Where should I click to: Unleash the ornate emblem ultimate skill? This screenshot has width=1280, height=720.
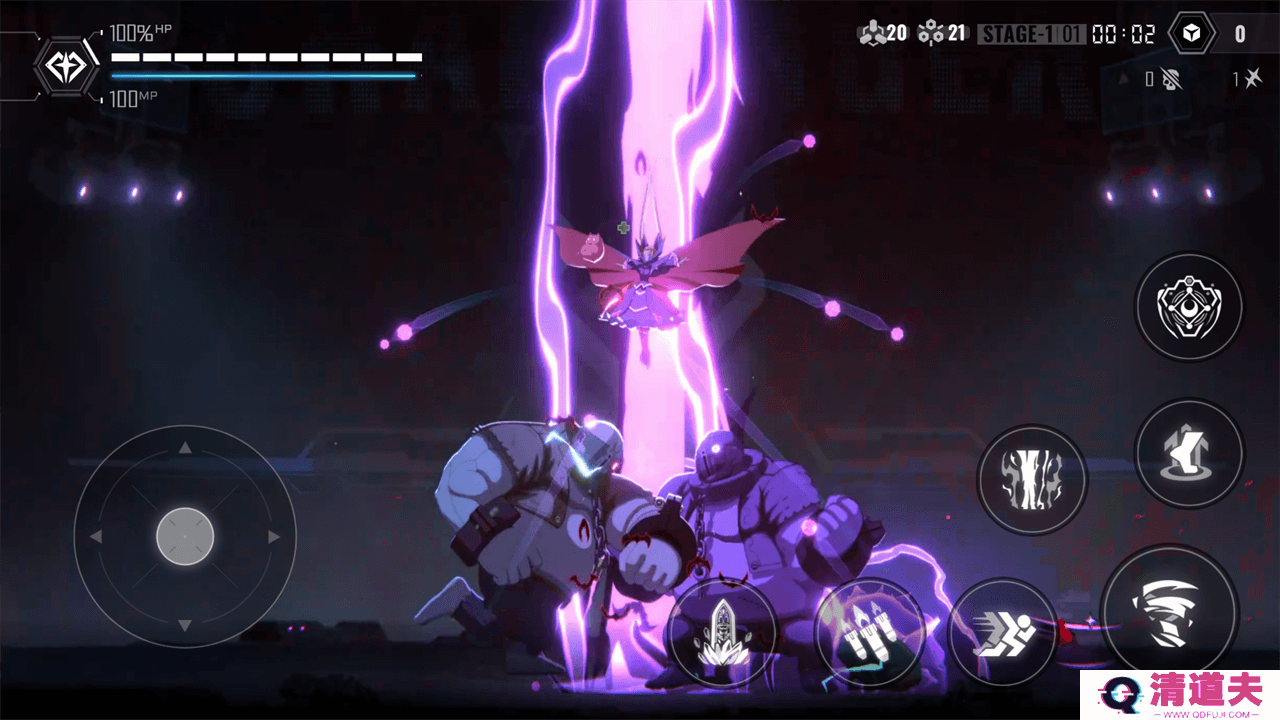coord(1189,305)
